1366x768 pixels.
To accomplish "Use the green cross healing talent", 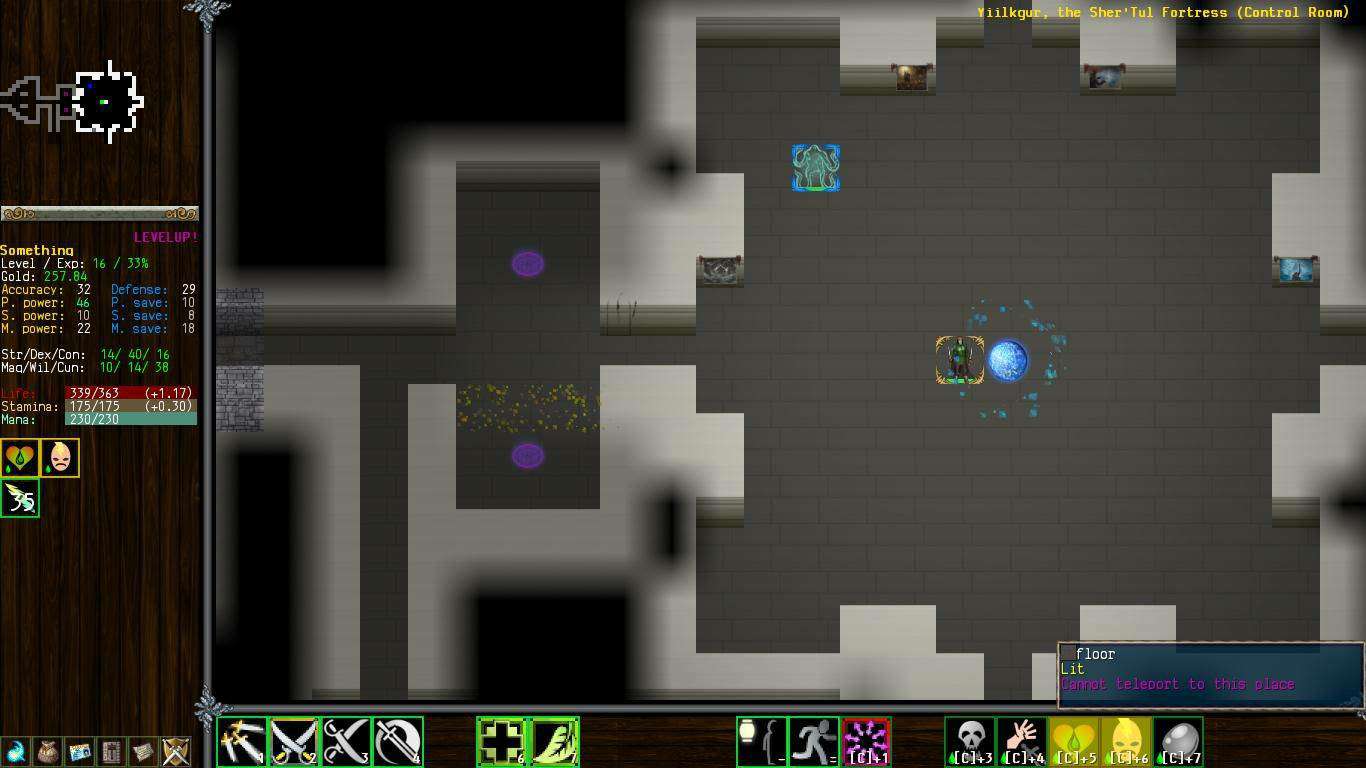I will click(x=502, y=742).
